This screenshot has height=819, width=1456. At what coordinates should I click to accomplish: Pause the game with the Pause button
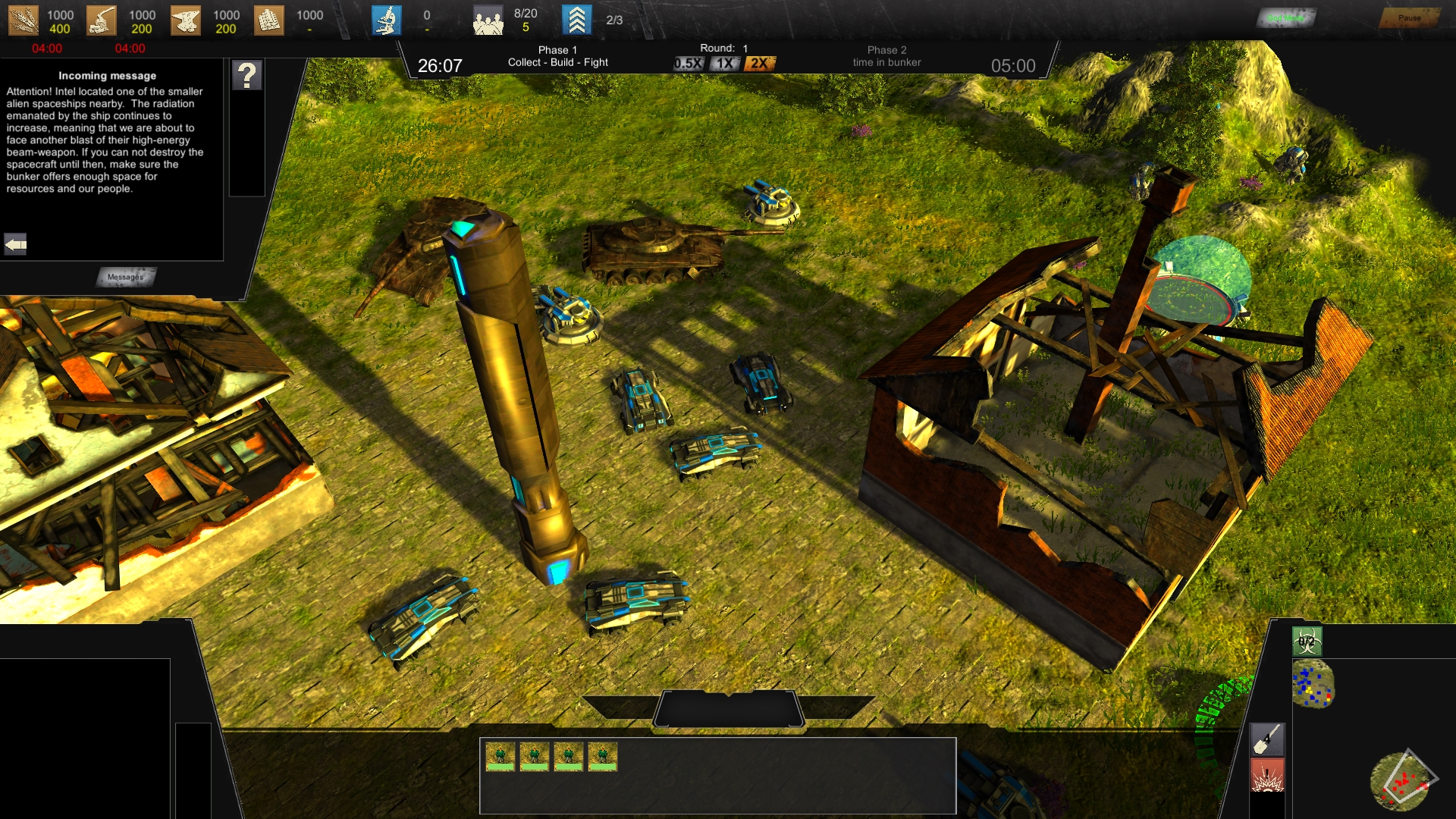[1409, 17]
